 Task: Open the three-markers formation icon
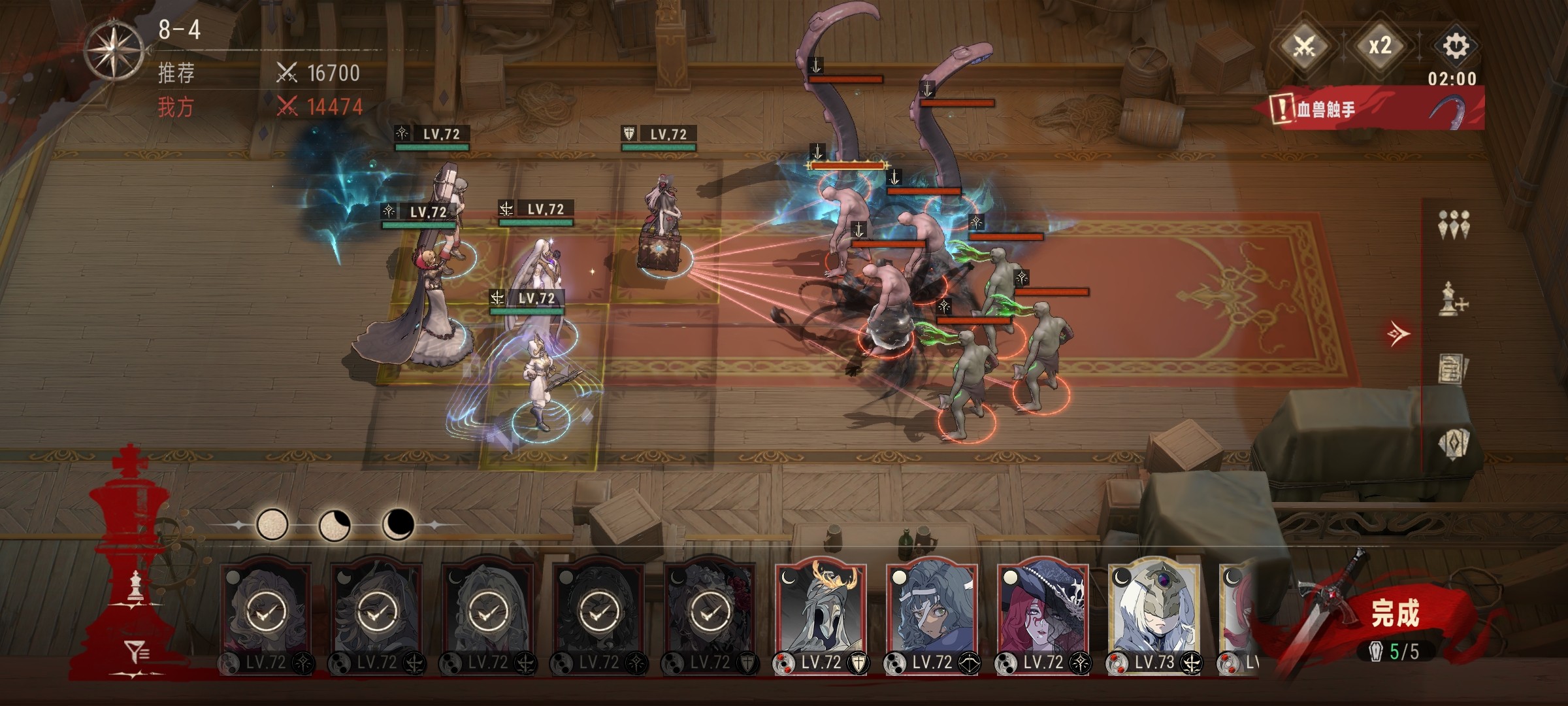(x=1454, y=225)
